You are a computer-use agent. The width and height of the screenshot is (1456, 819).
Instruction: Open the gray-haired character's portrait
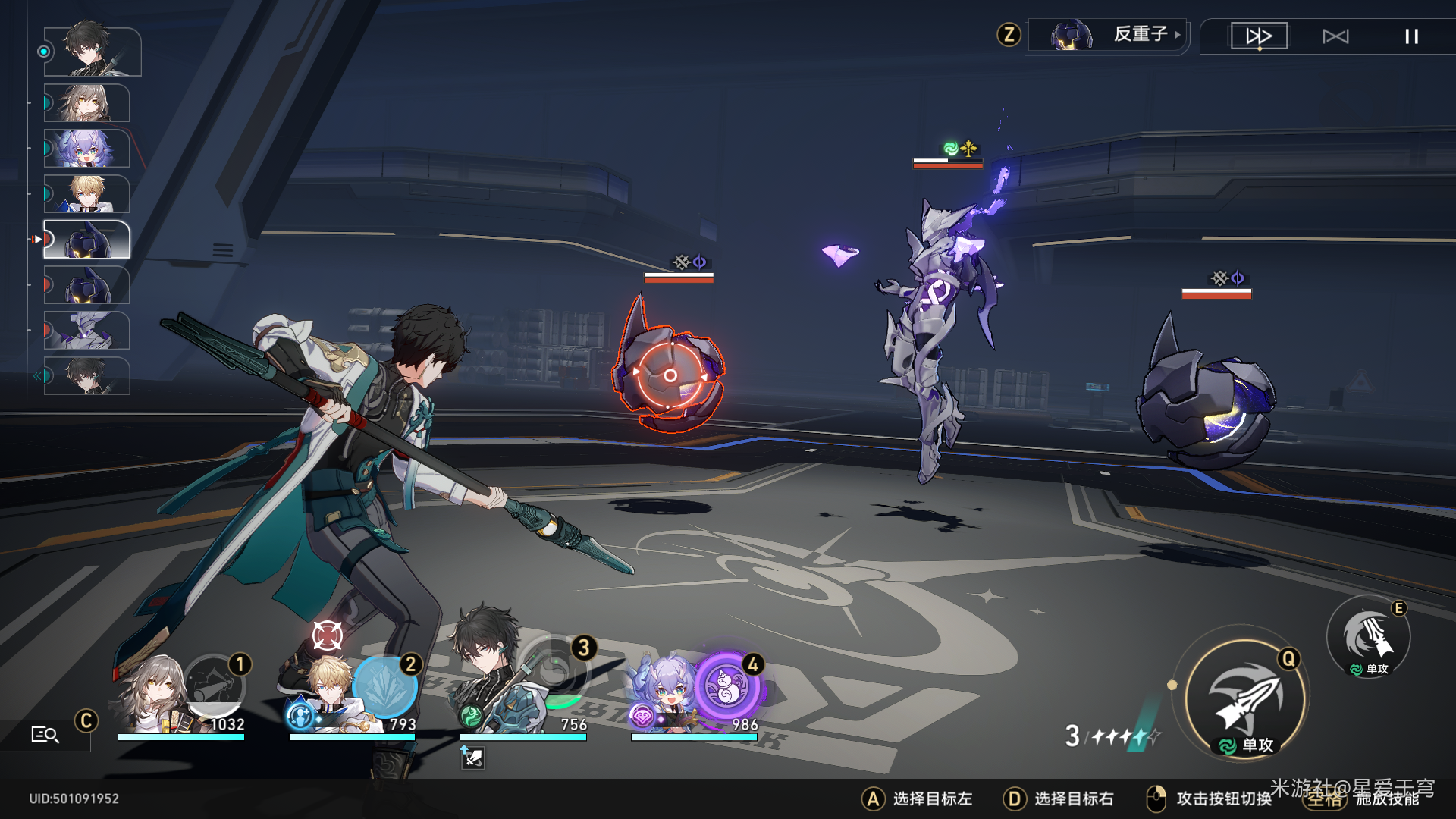tap(155, 696)
